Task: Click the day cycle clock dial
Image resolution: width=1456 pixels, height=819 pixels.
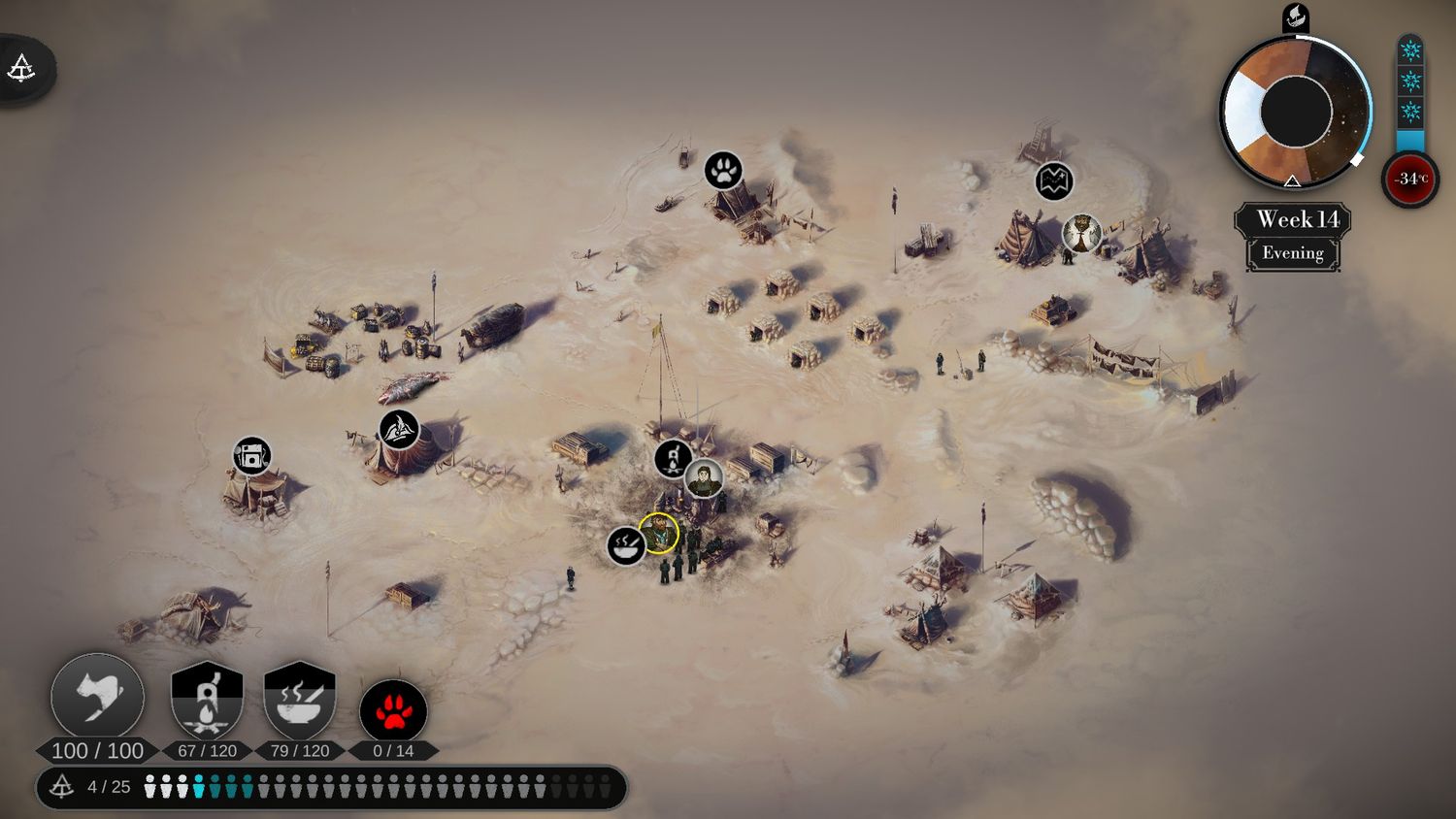Action: (x=1295, y=112)
